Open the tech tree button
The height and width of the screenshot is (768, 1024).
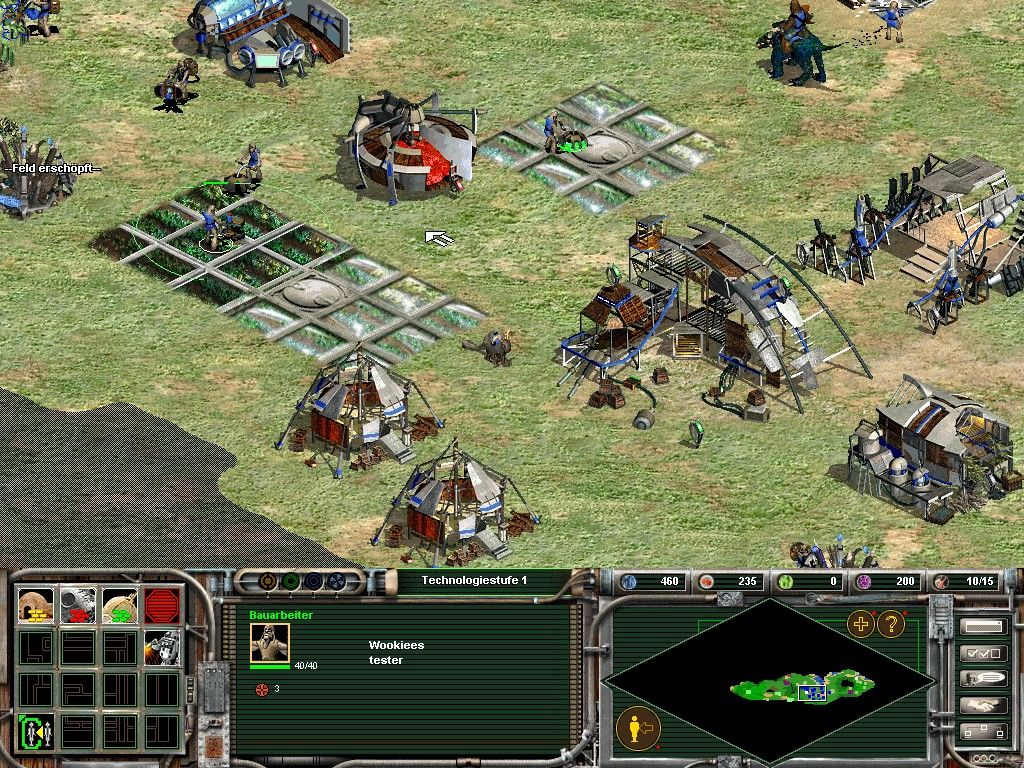(x=982, y=731)
